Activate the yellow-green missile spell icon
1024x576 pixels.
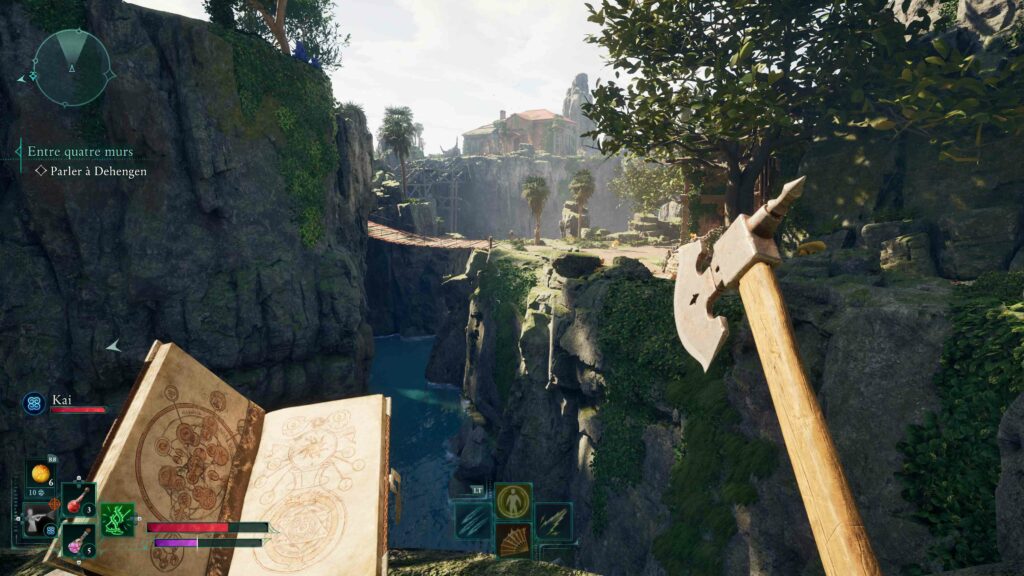click(x=553, y=521)
